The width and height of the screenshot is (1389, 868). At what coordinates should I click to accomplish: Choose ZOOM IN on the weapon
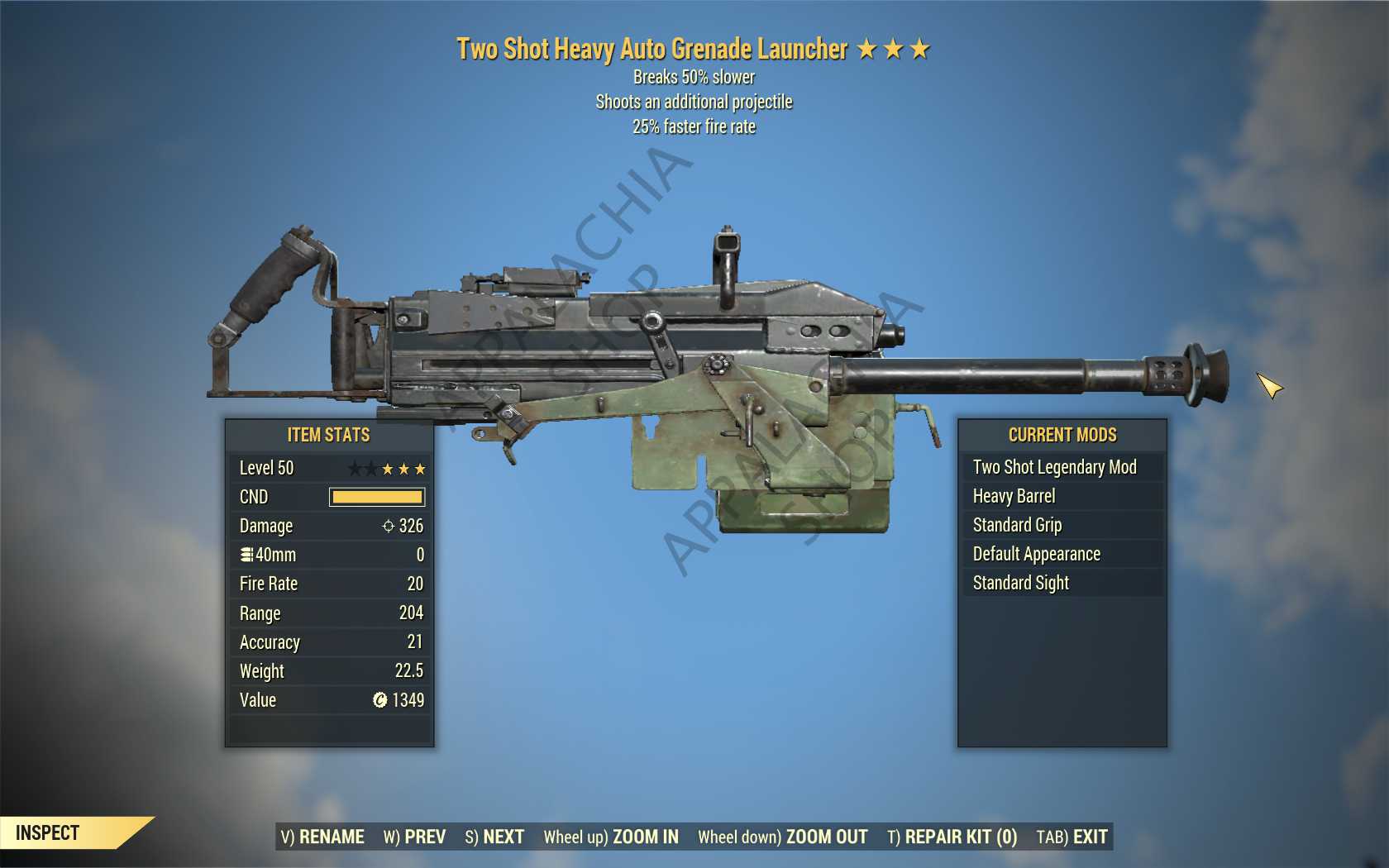point(611,837)
